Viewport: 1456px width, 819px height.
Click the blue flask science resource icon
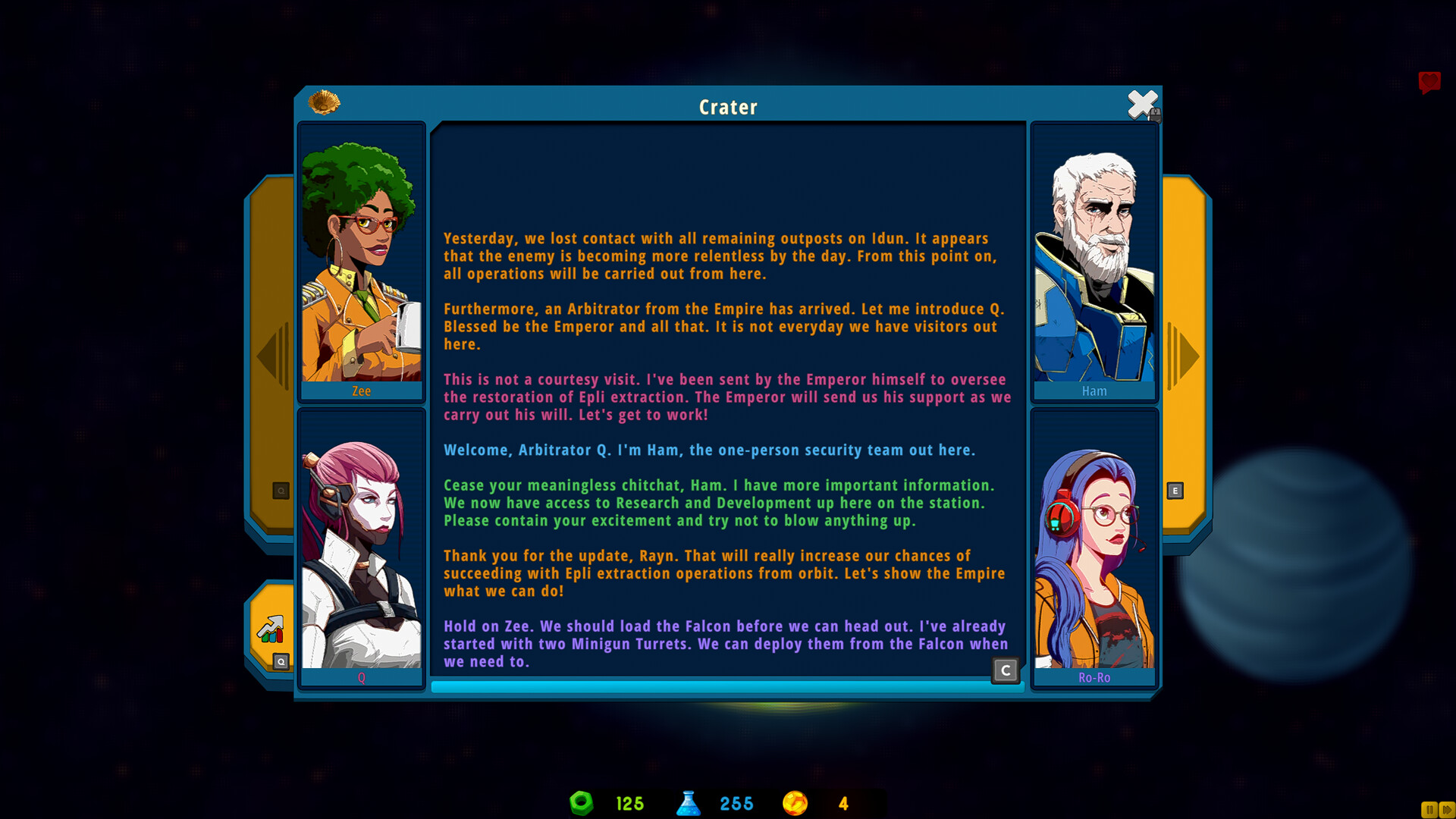689,804
